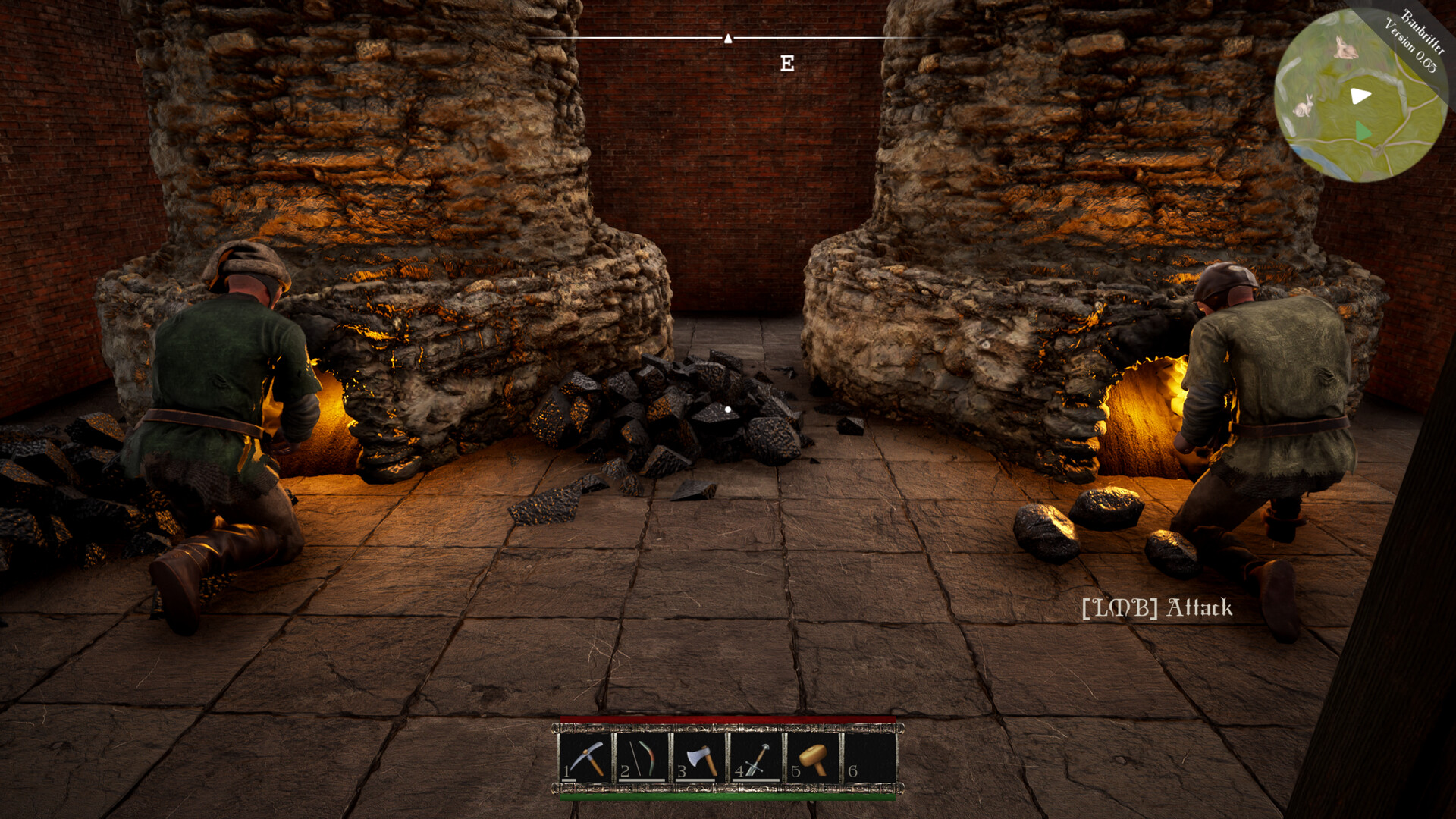Click the green marker on the minimap

pos(1363,130)
